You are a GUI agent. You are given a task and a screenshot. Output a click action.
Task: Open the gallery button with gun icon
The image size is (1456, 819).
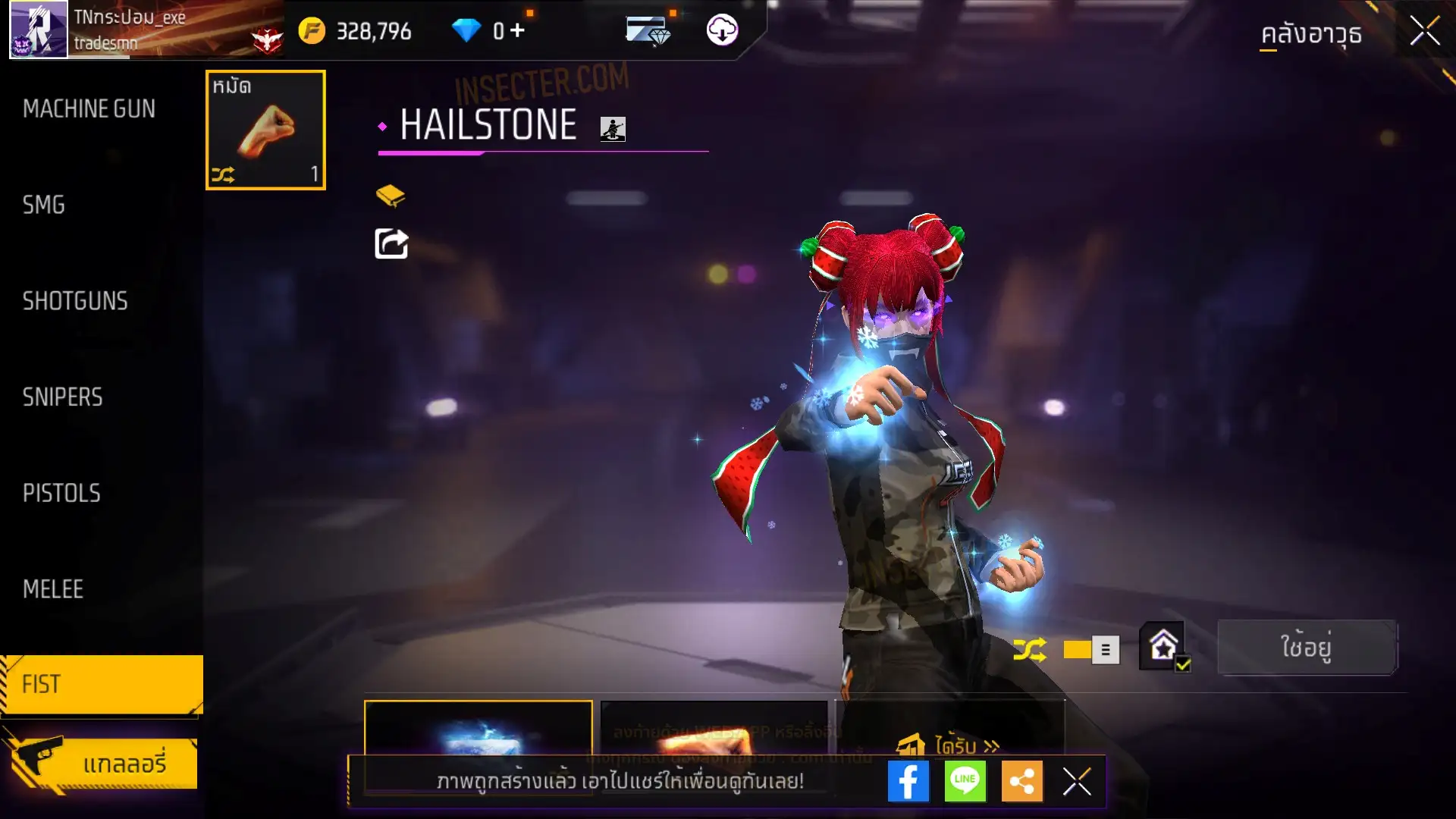pos(102,763)
